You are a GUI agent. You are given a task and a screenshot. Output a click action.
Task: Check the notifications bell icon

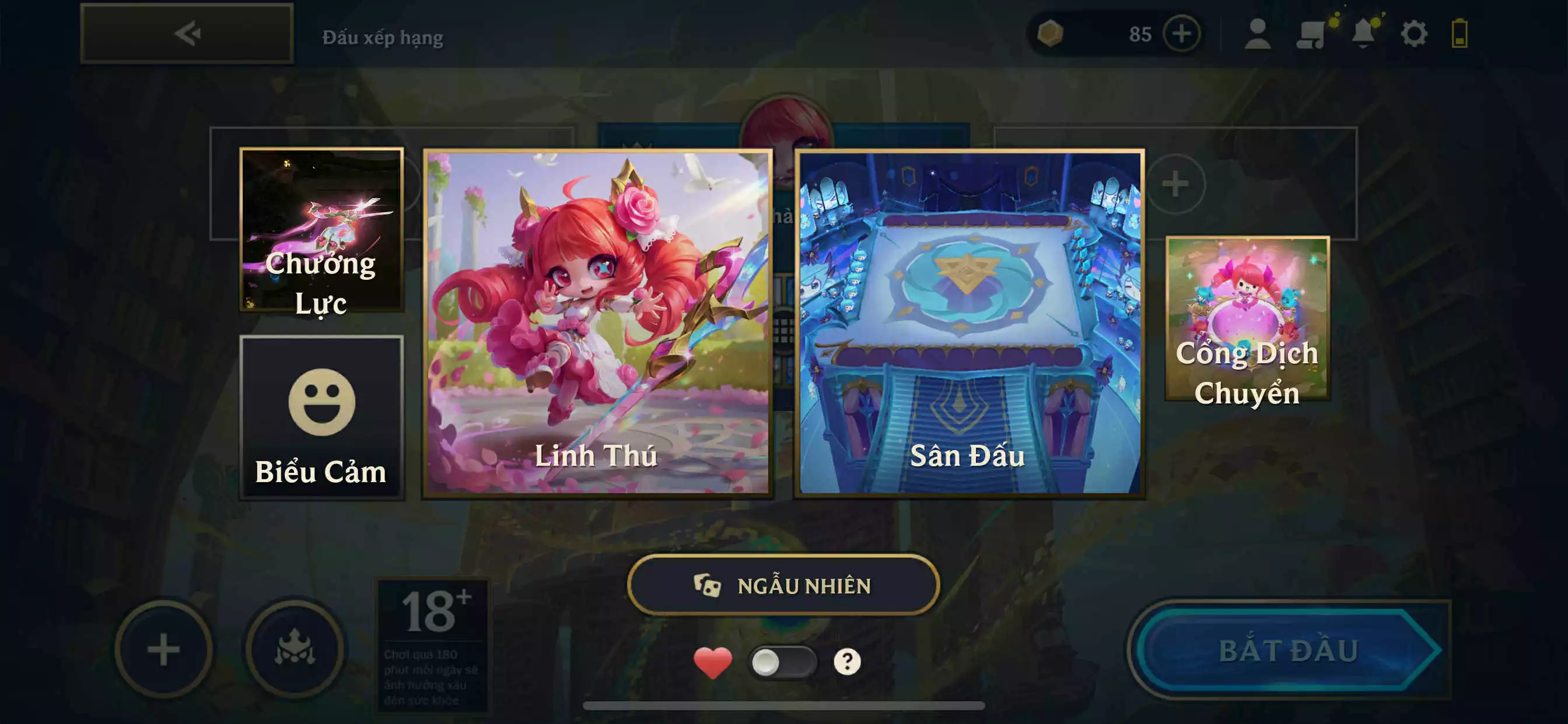1364,34
